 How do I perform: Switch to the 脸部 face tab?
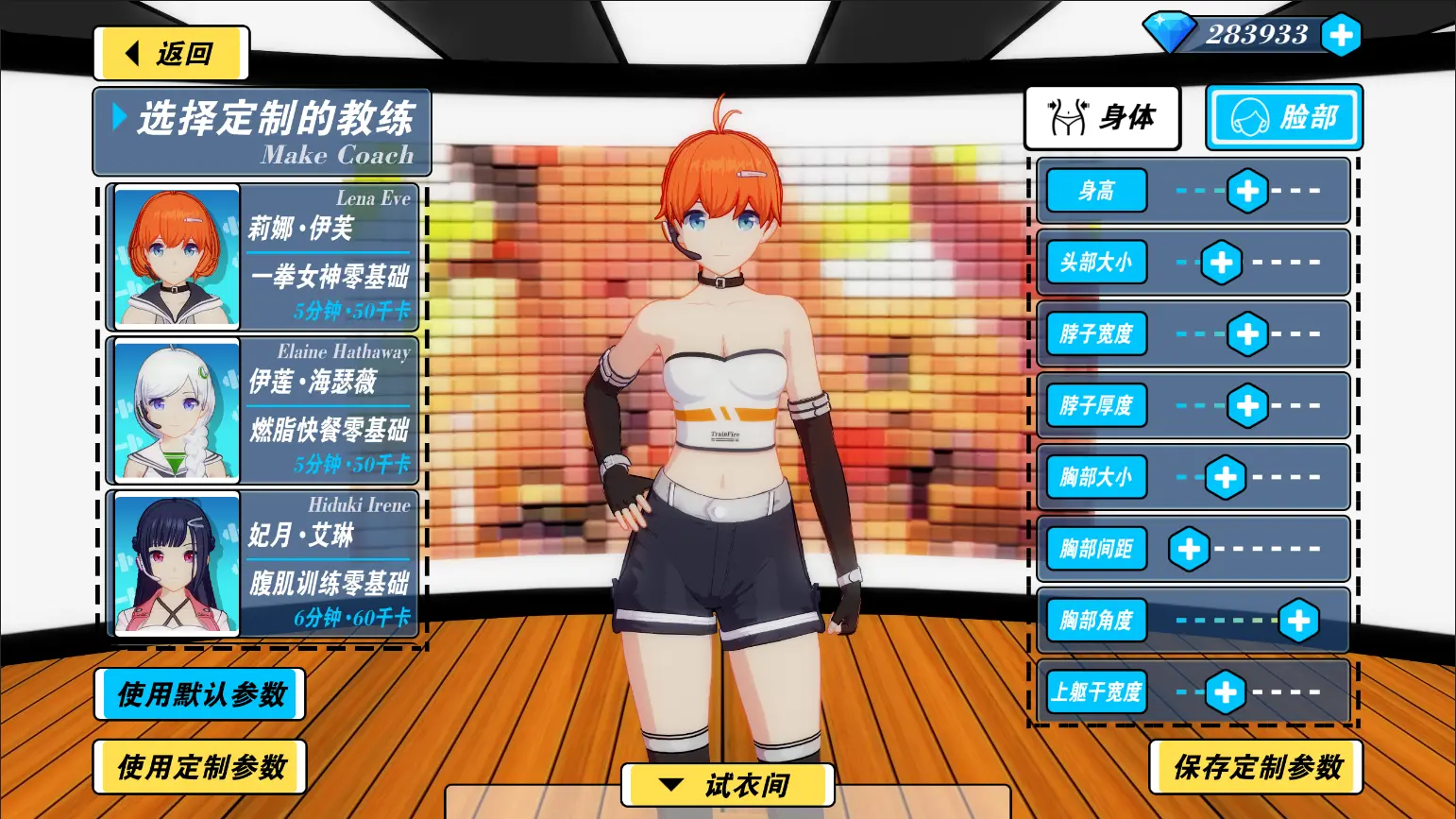[x=1284, y=118]
